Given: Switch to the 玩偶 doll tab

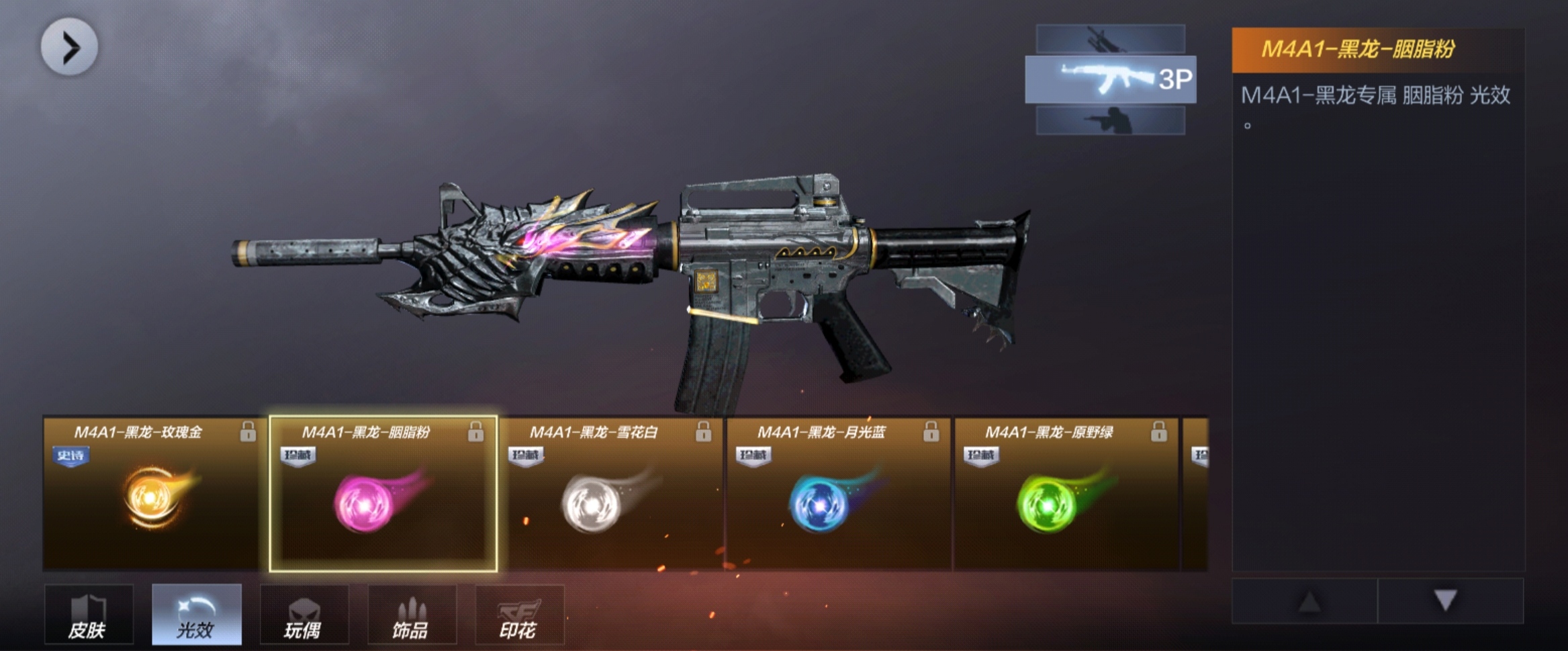Looking at the screenshot, I should (x=304, y=615).
